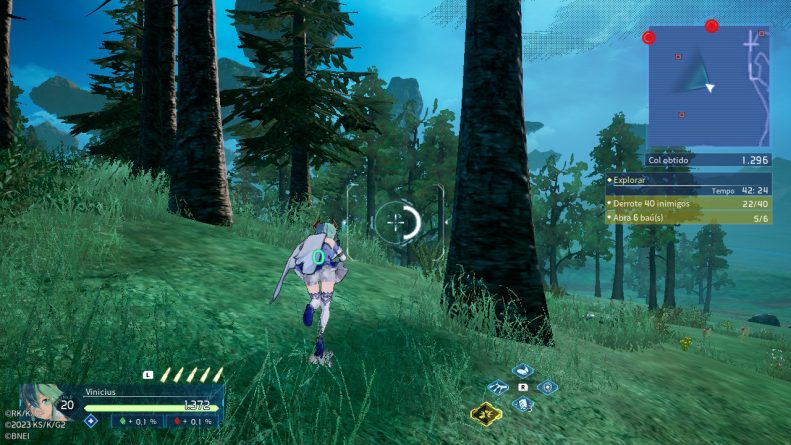
Task: Click the red marker at minimap's left corner
Action: coord(649,37)
